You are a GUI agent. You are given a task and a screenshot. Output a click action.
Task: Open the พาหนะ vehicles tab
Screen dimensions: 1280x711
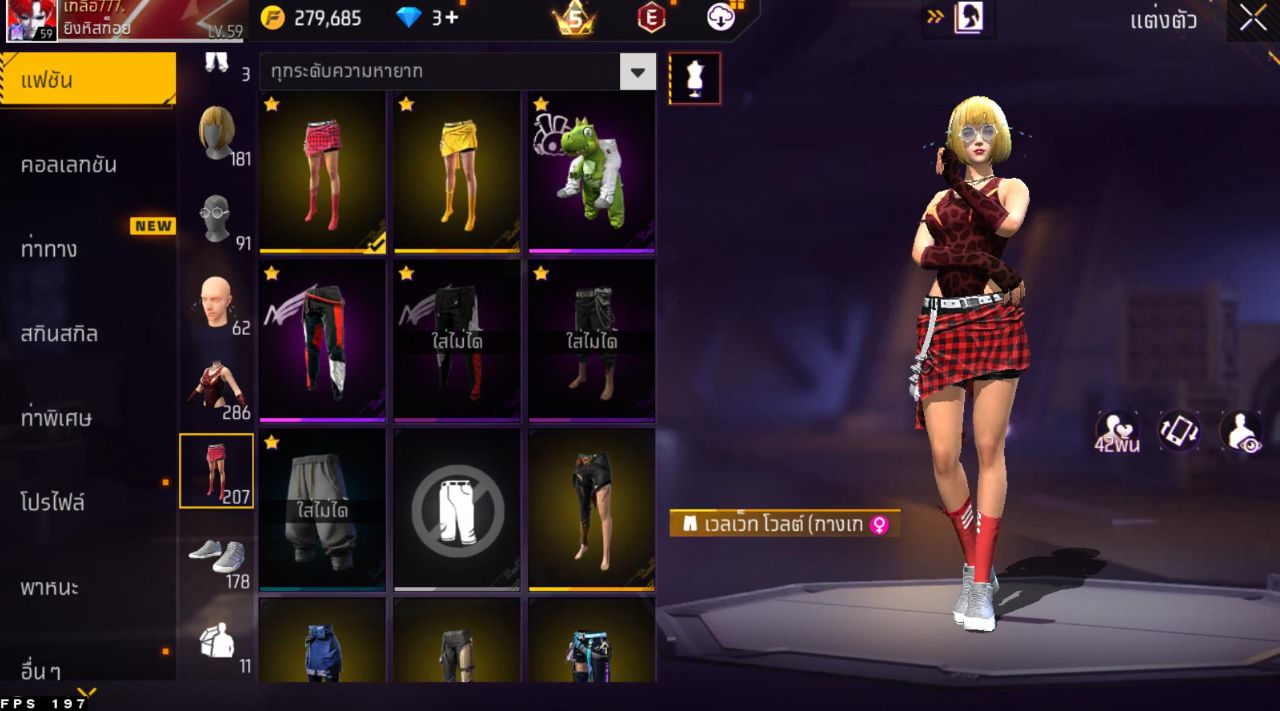(x=50, y=587)
